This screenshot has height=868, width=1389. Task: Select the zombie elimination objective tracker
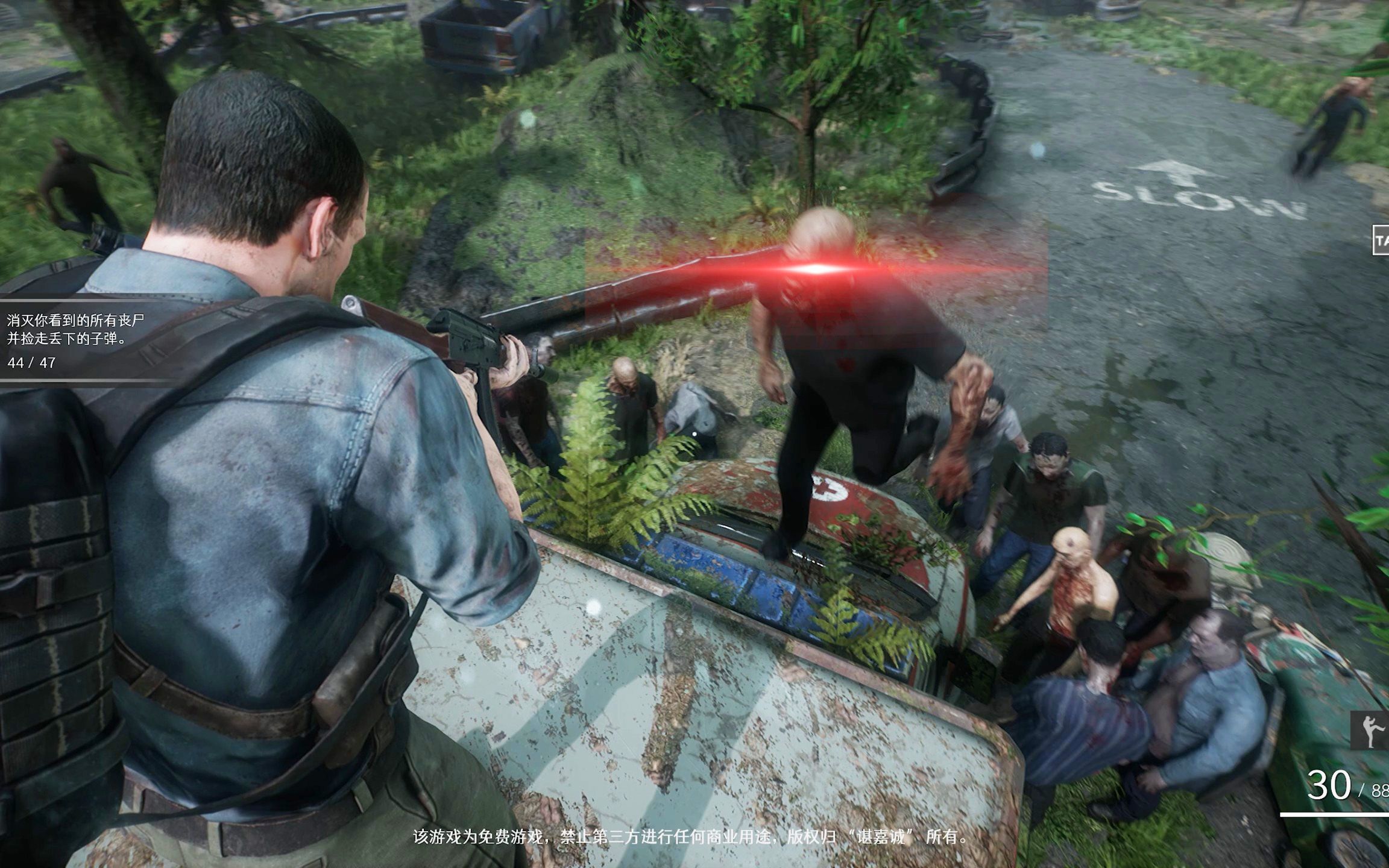tap(75, 340)
